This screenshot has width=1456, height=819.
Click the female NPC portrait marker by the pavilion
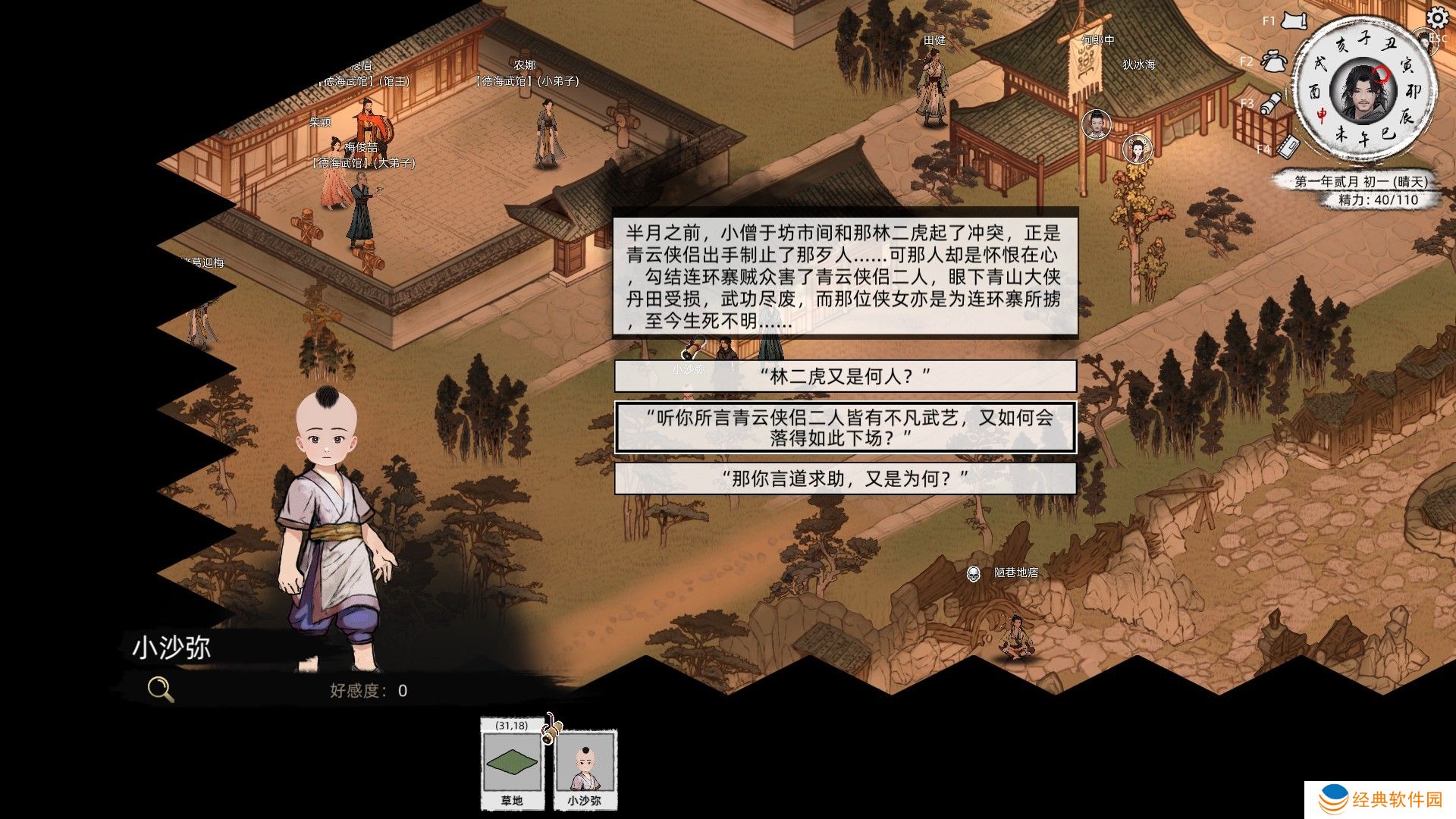coord(1137,149)
